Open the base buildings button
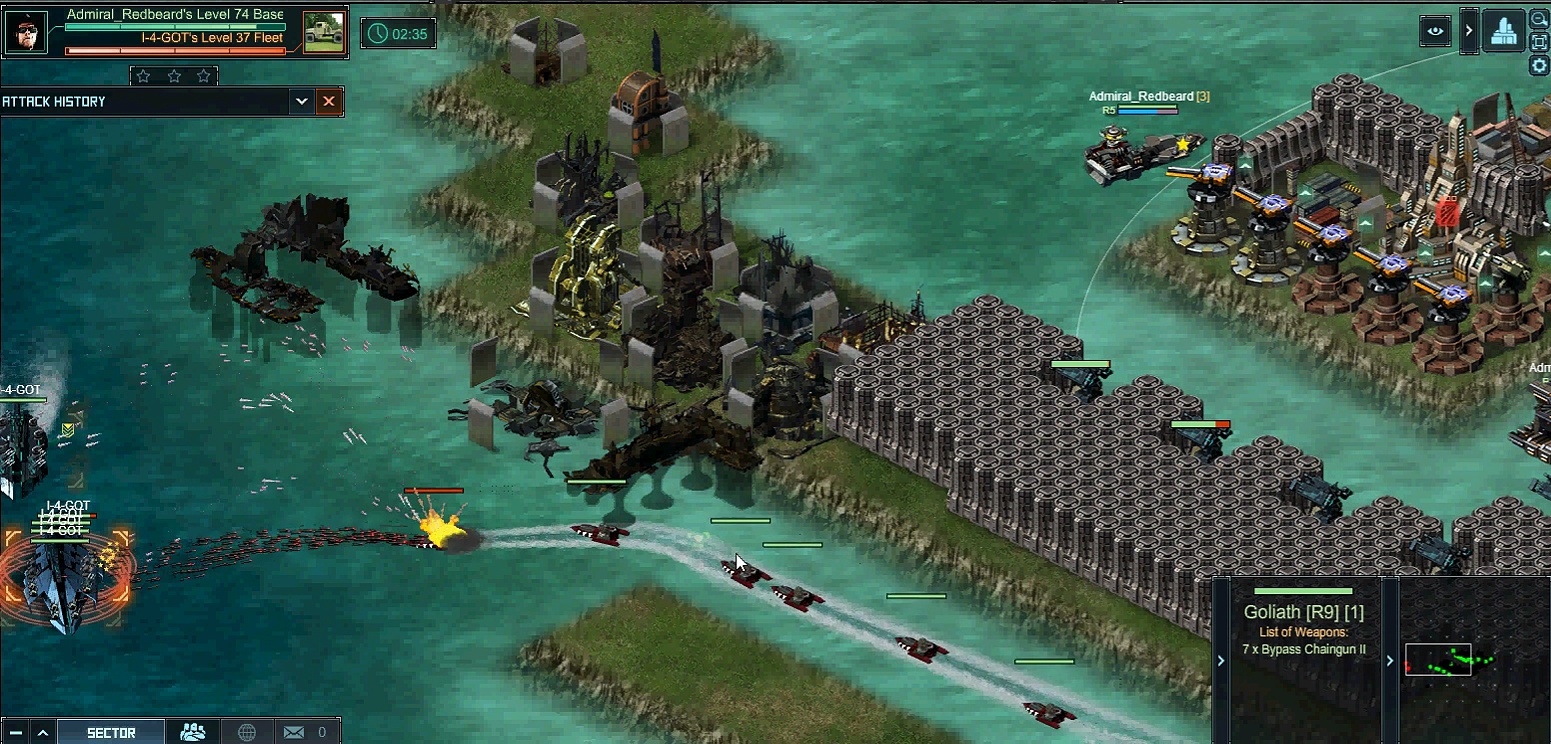Screen dimensions: 1551x744 pos(1503,31)
